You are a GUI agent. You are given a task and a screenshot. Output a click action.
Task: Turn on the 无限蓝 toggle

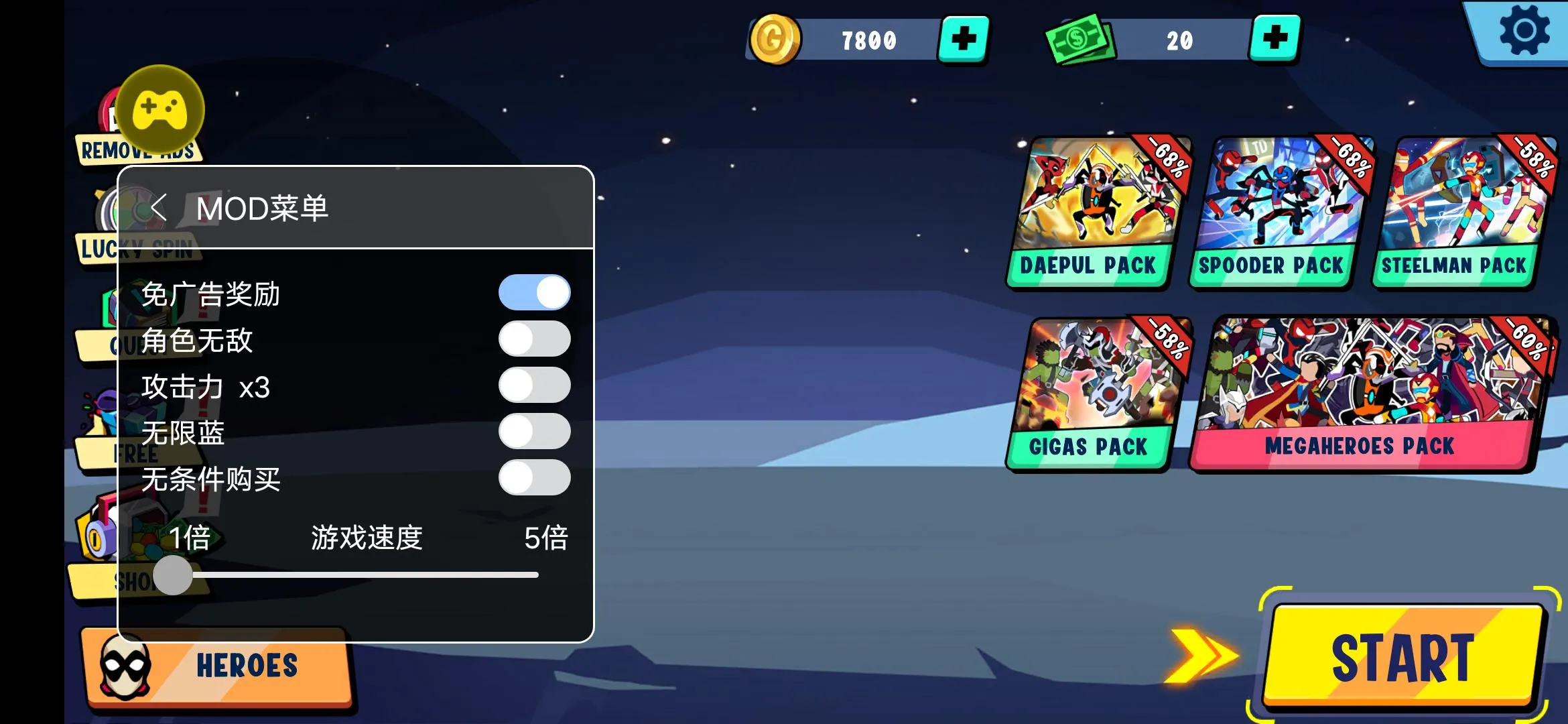click(x=534, y=432)
